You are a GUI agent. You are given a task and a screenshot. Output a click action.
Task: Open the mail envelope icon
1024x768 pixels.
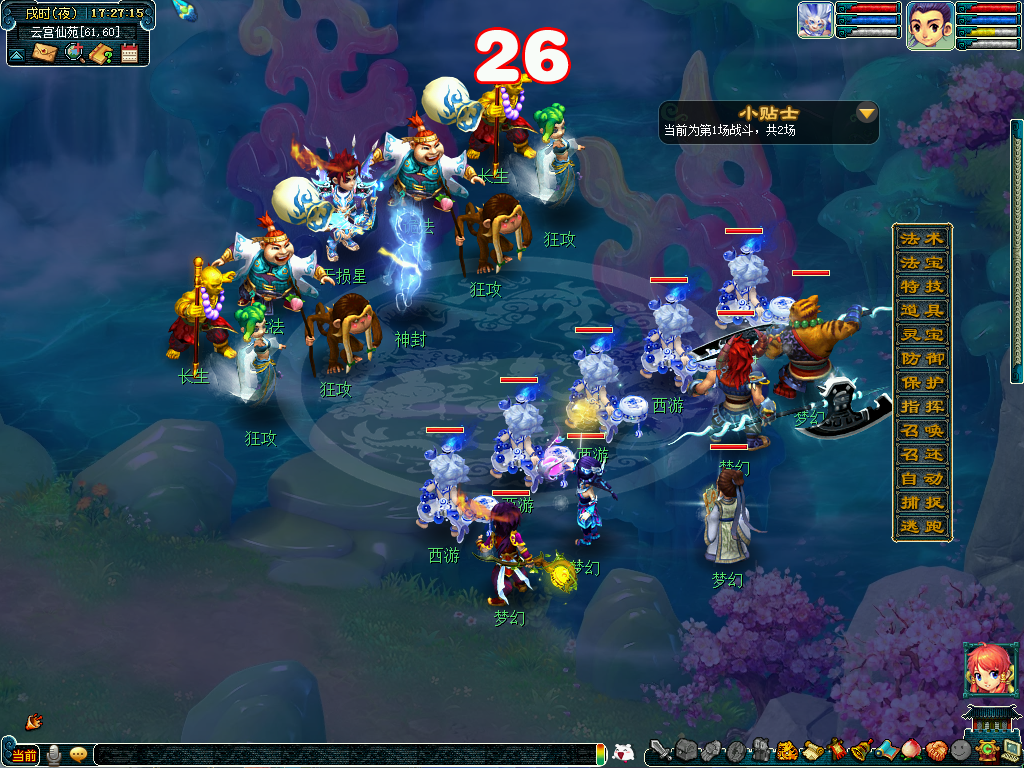coord(45,53)
